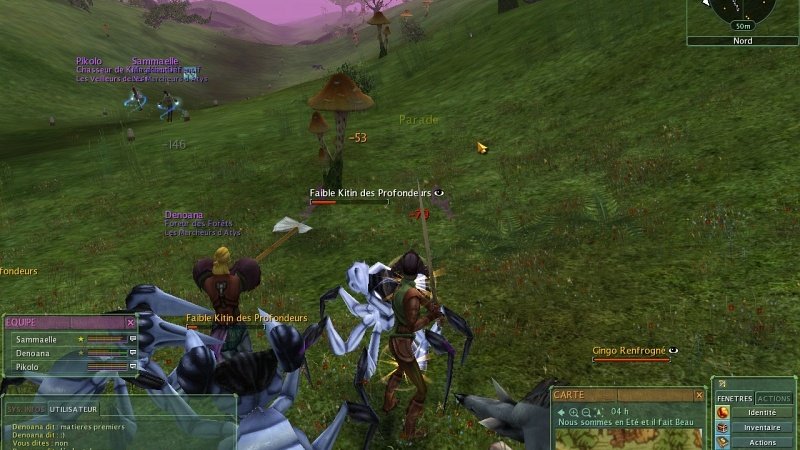Open the Inventaire window
This screenshot has height=450, width=800.
pyautogui.click(x=762, y=427)
